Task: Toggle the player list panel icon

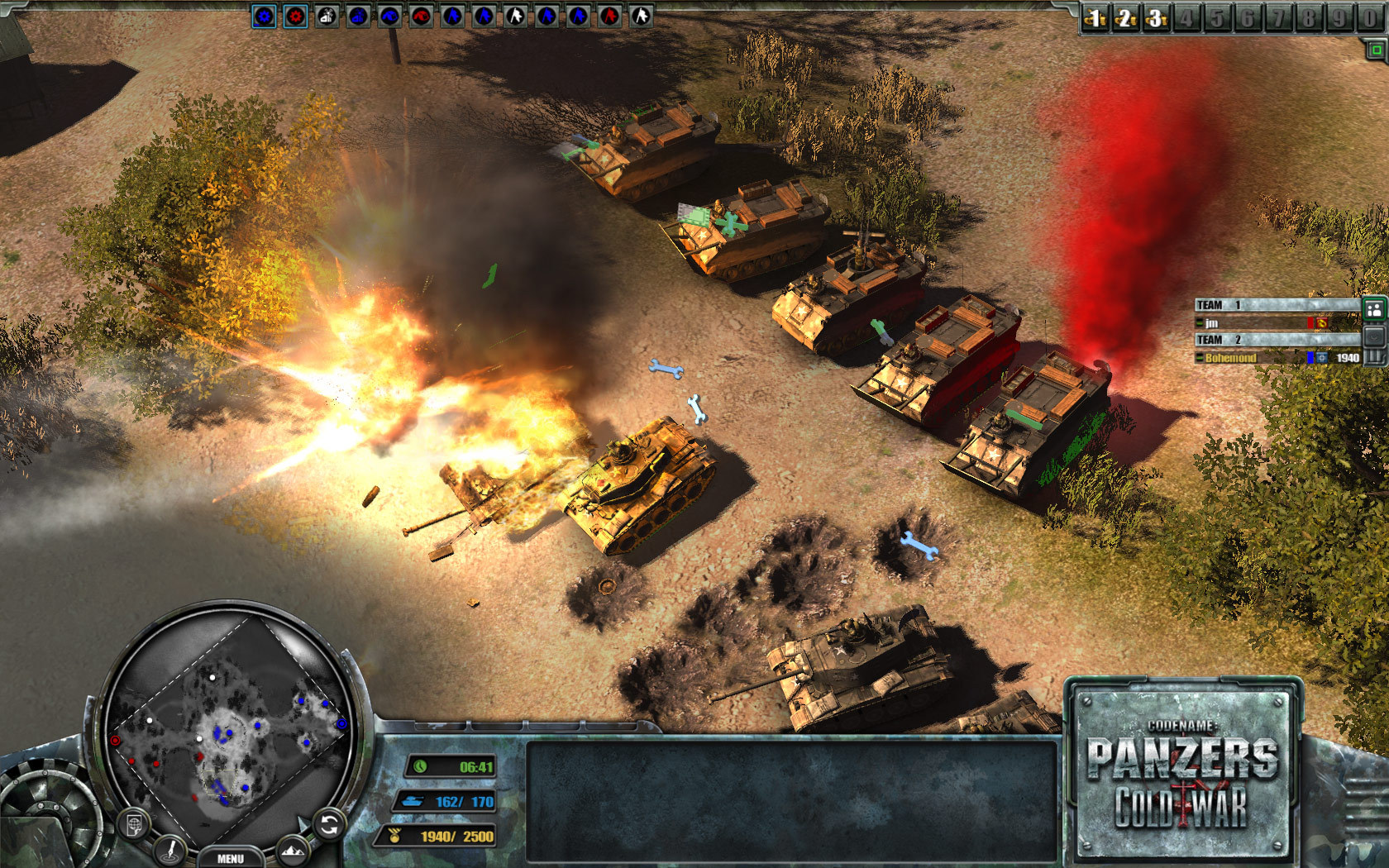Action: [1372, 309]
